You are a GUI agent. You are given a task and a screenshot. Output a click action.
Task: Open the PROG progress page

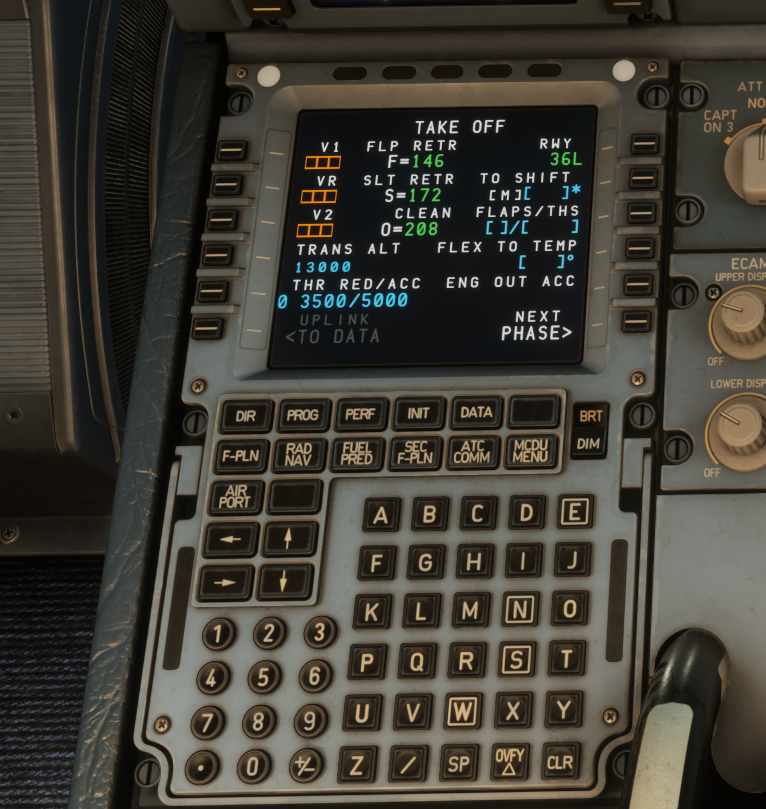coord(303,415)
